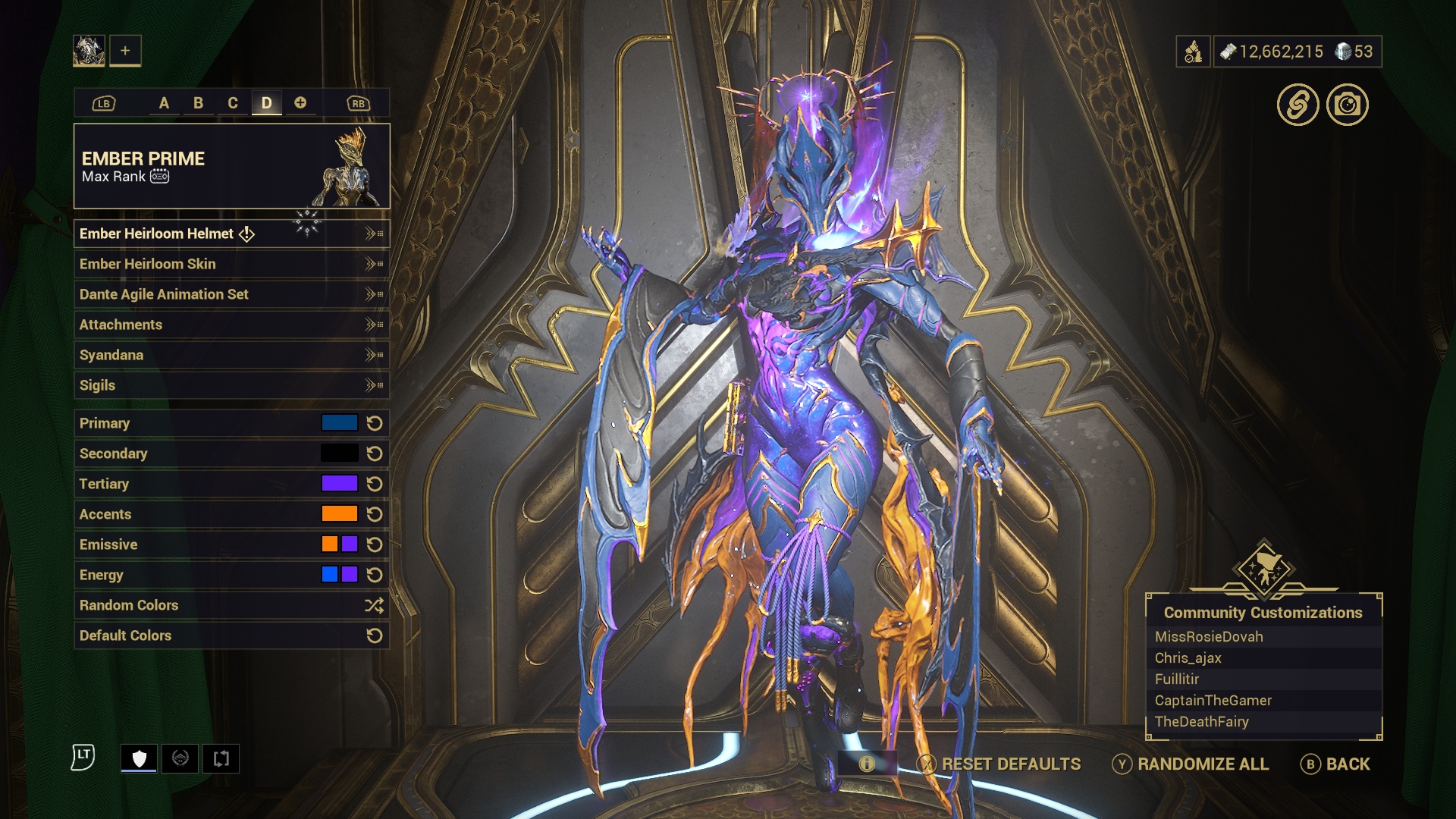Open the camera capture mode icon

[1348, 105]
